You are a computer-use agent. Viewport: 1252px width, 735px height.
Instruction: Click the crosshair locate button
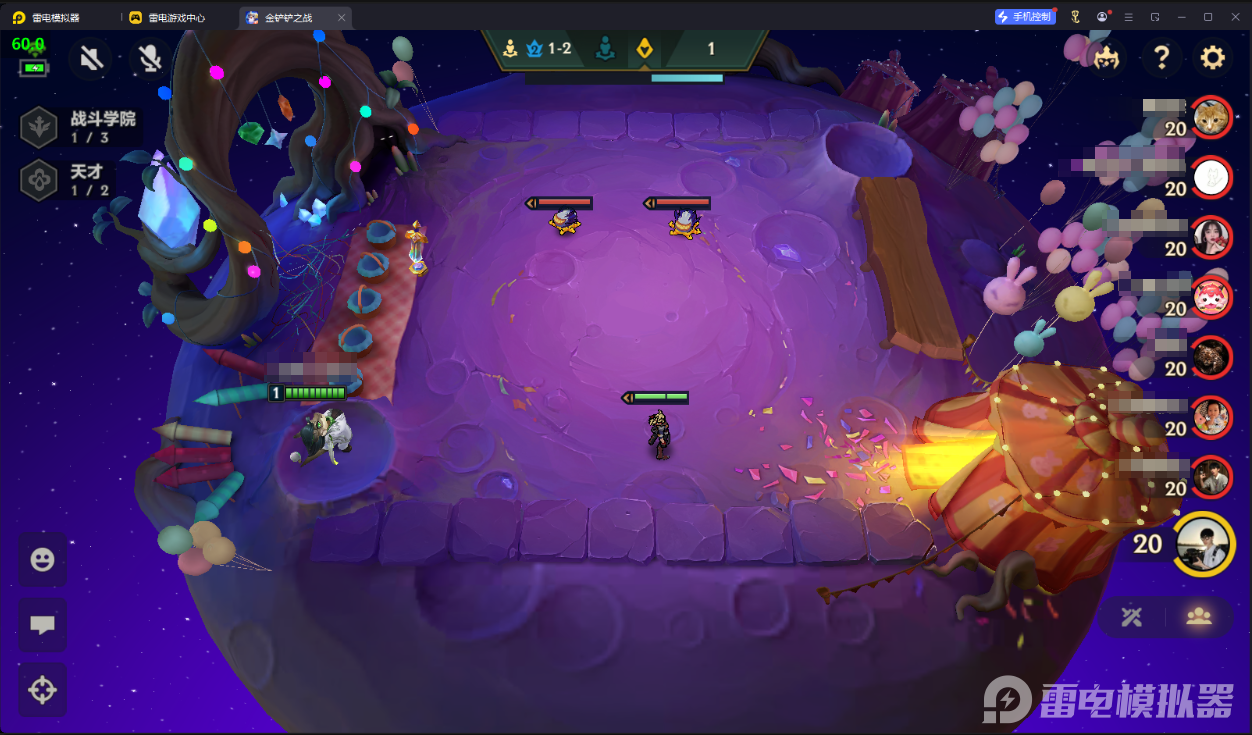coord(42,690)
